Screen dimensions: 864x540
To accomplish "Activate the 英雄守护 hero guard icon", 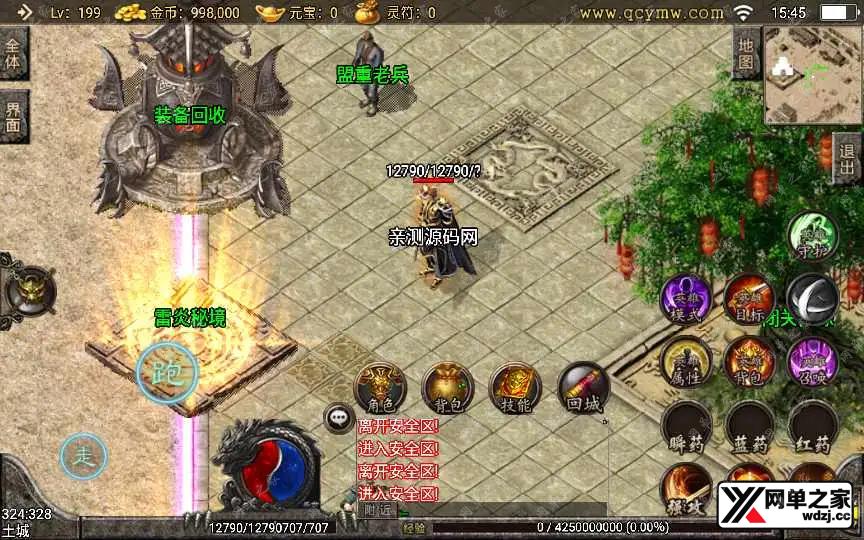I will point(812,236).
